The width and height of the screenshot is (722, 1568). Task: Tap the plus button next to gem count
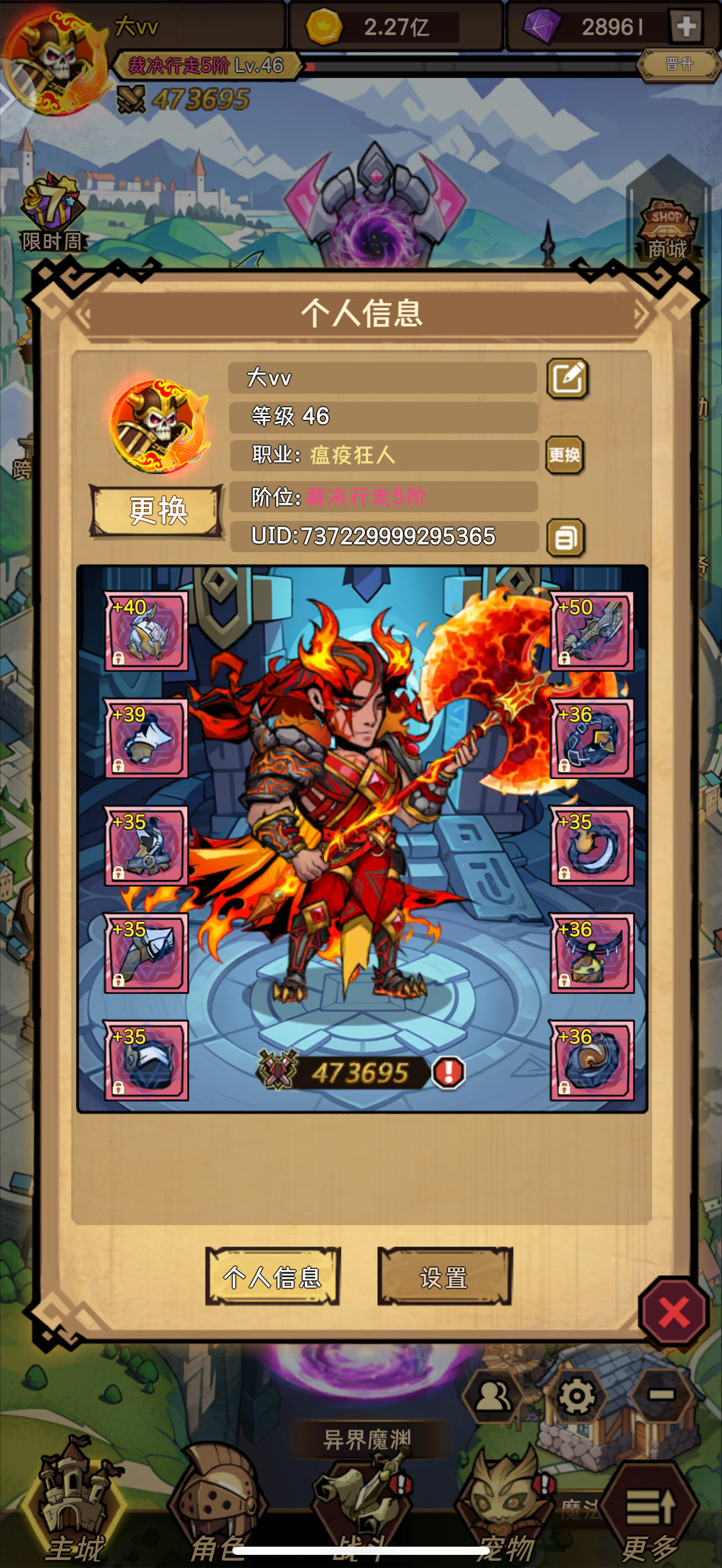pyautogui.click(x=686, y=26)
